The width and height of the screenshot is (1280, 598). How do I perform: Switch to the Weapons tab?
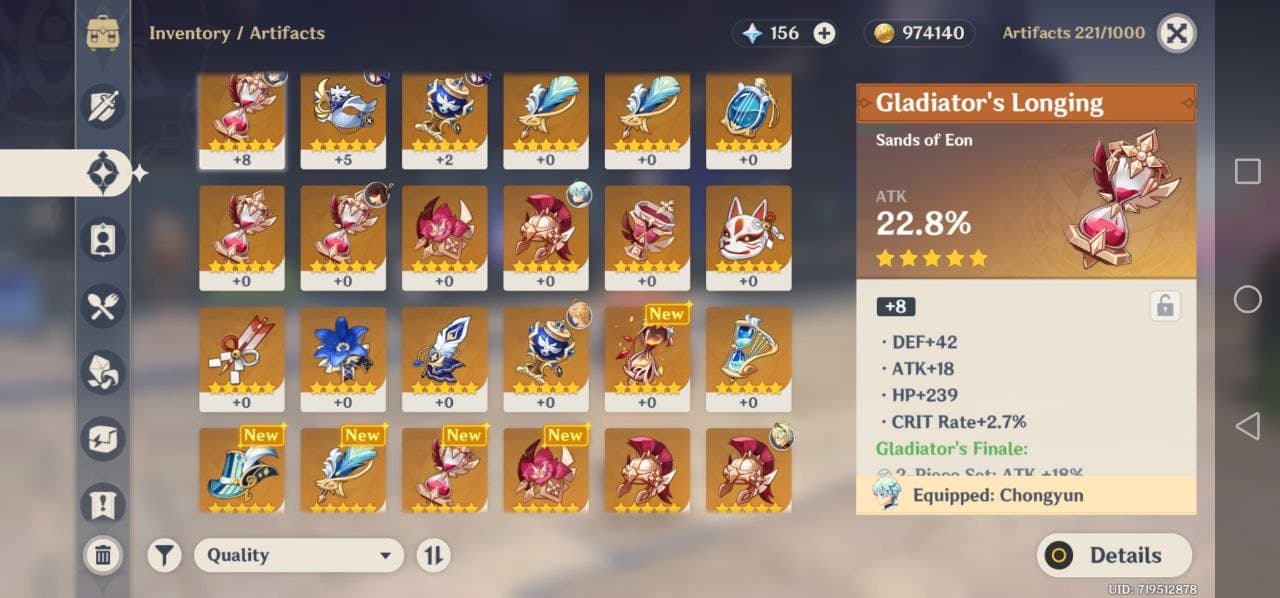point(102,106)
